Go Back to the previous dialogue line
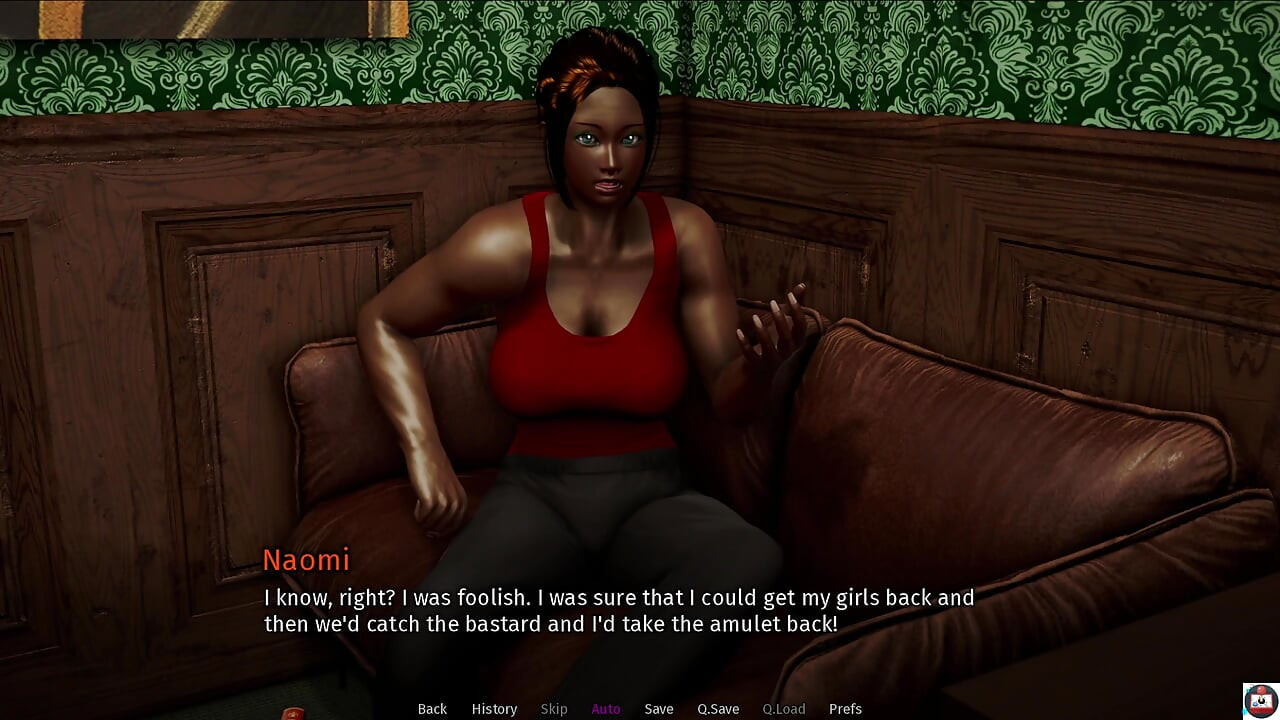The image size is (1280, 720). (432, 709)
